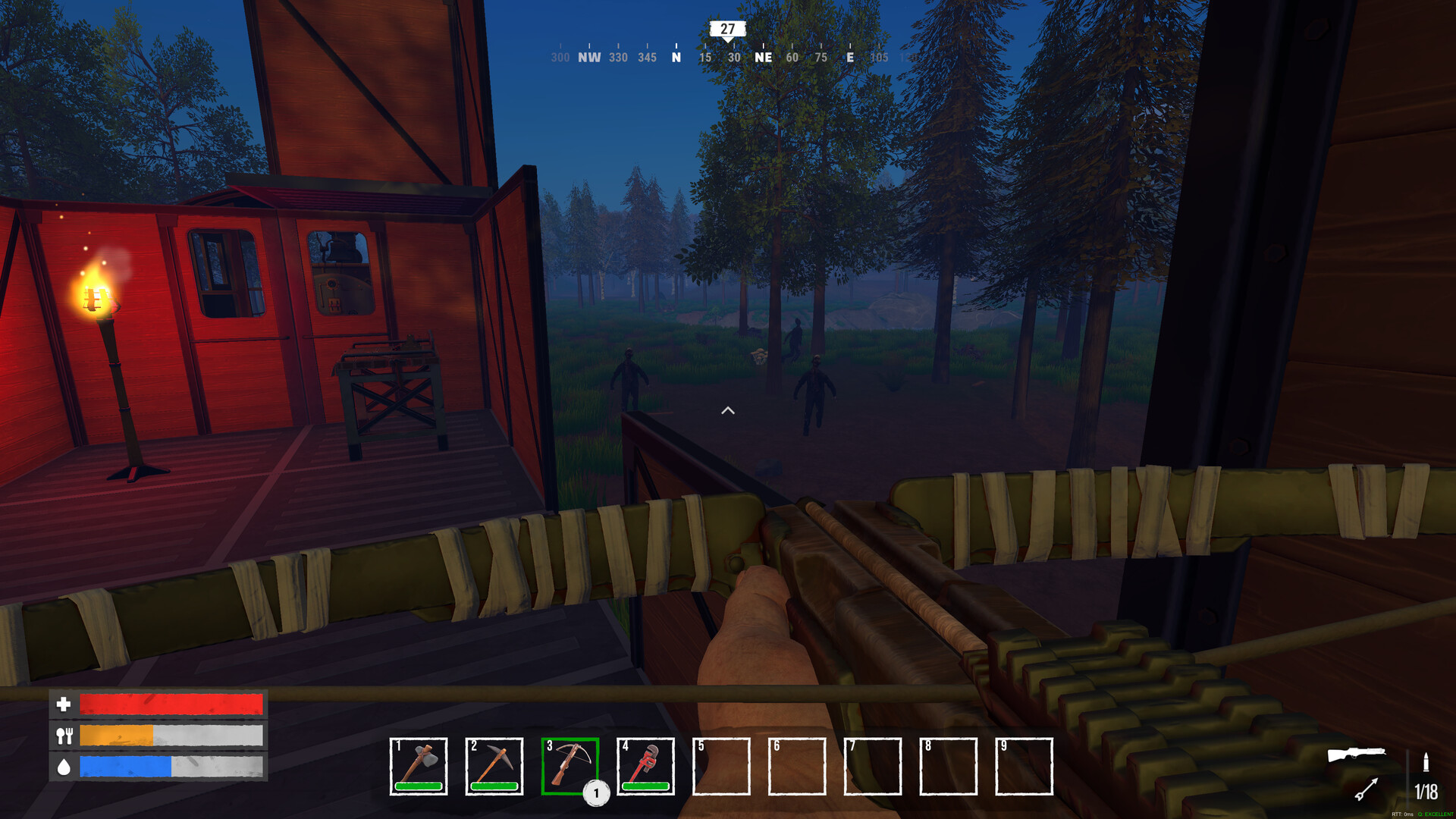Select the E direction on the compass

pos(849,57)
